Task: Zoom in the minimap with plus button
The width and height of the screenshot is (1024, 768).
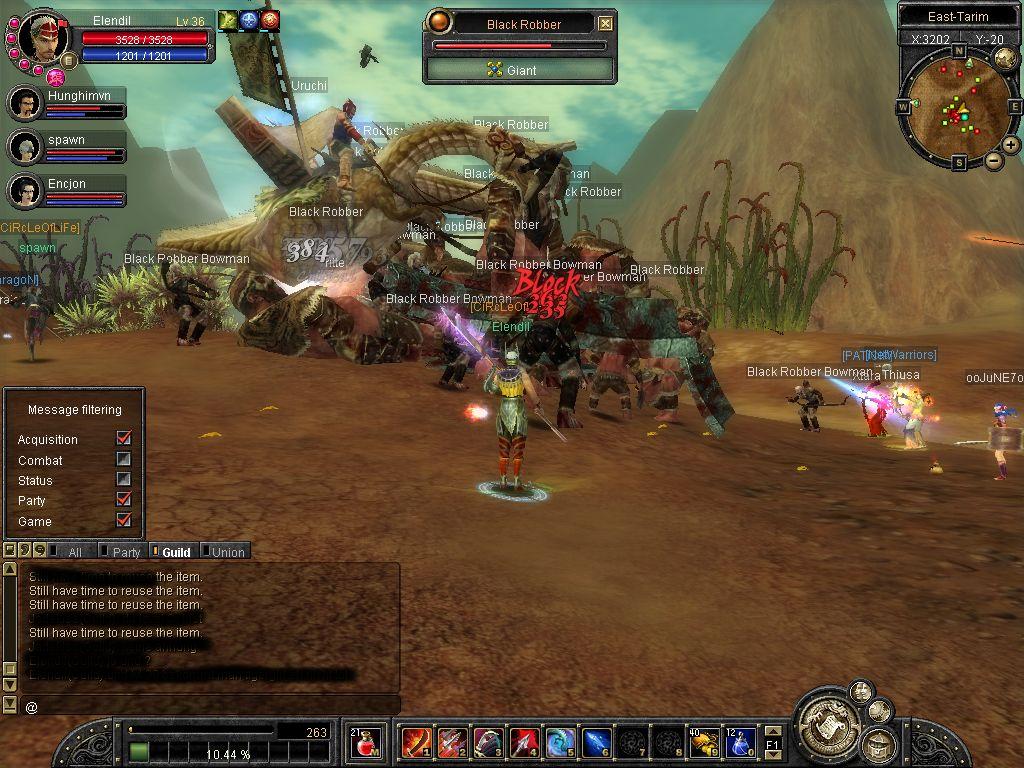Action: pos(1011,145)
